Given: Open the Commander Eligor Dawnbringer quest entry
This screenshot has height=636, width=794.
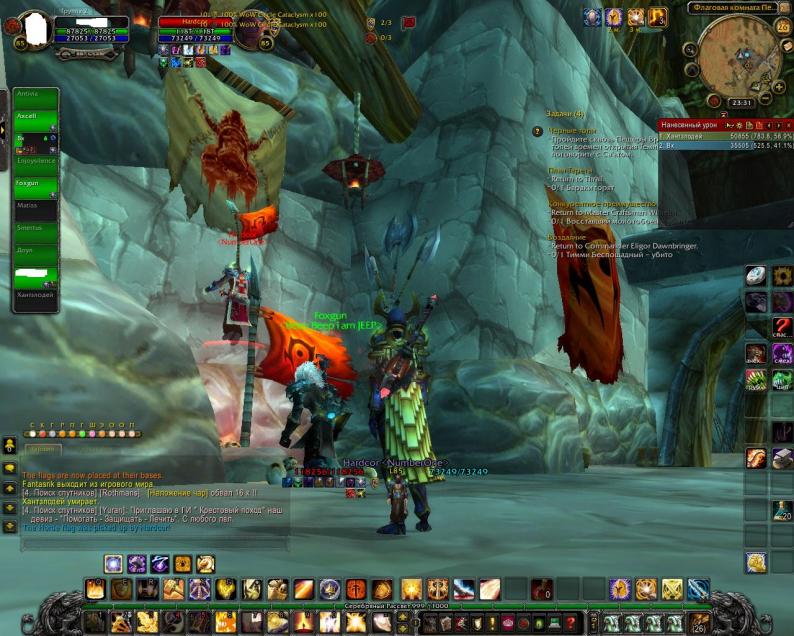Looking at the screenshot, I should [x=624, y=246].
